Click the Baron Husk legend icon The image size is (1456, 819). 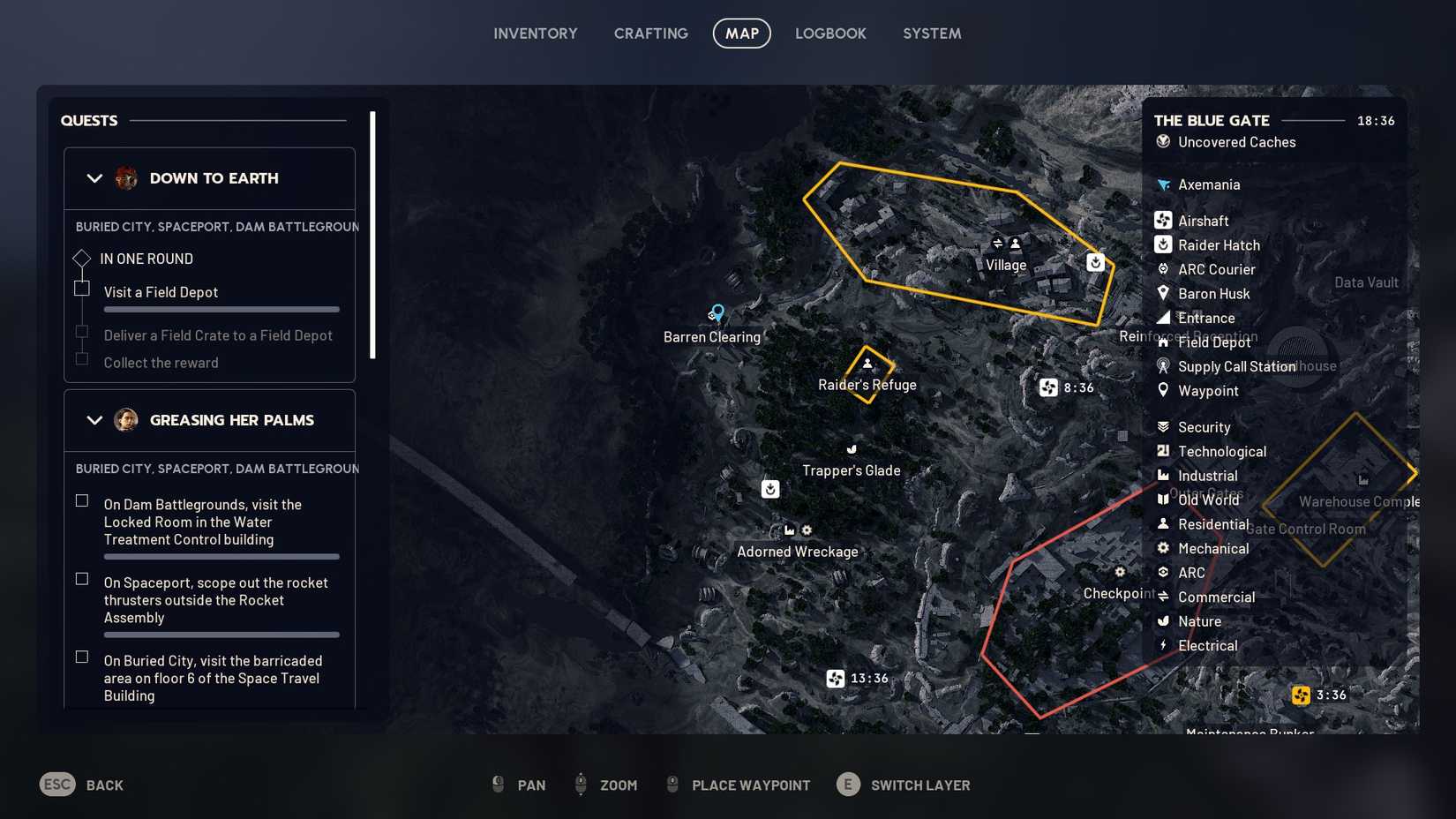click(1163, 293)
